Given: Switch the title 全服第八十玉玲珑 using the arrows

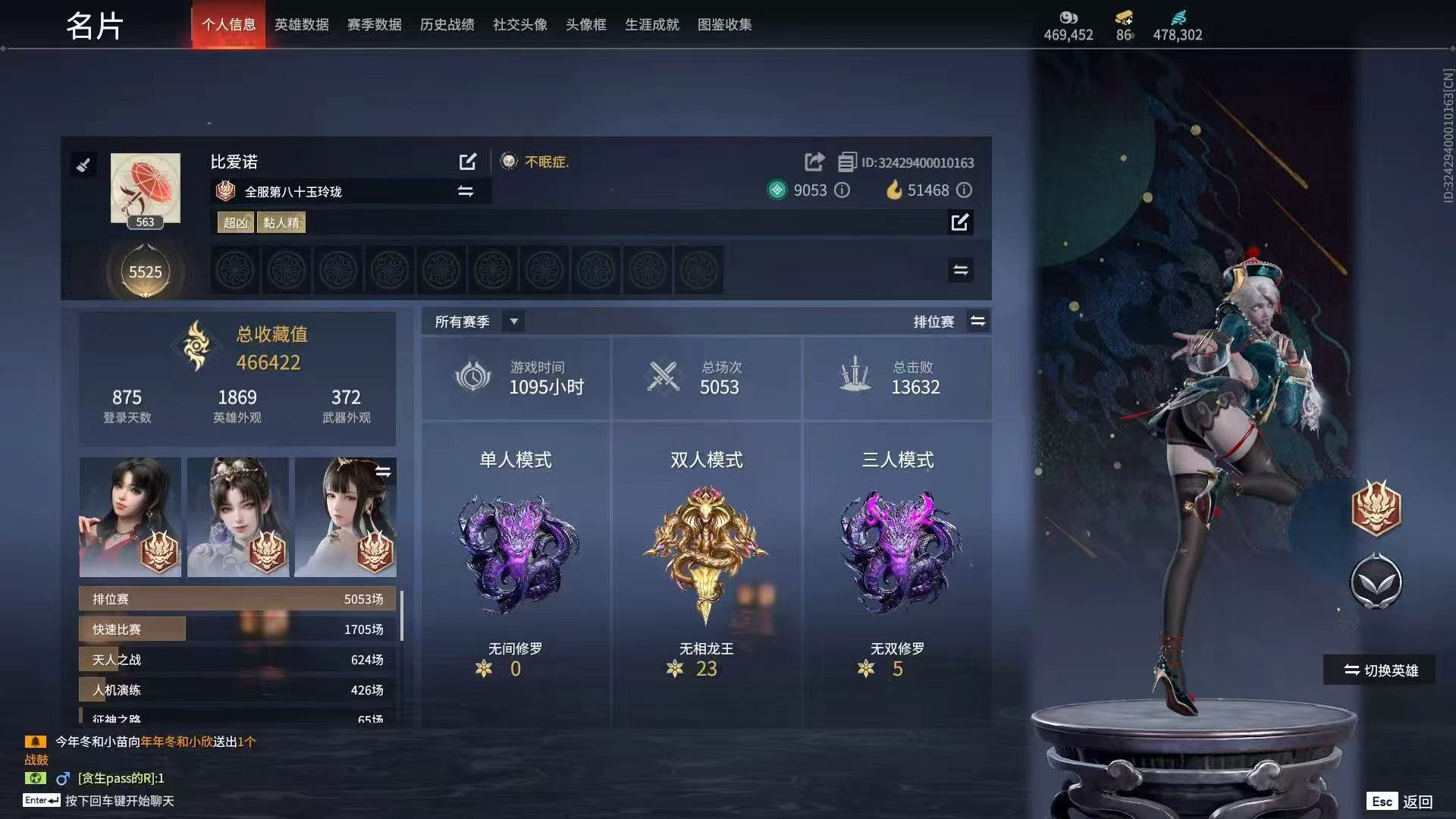Looking at the screenshot, I should point(466,192).
